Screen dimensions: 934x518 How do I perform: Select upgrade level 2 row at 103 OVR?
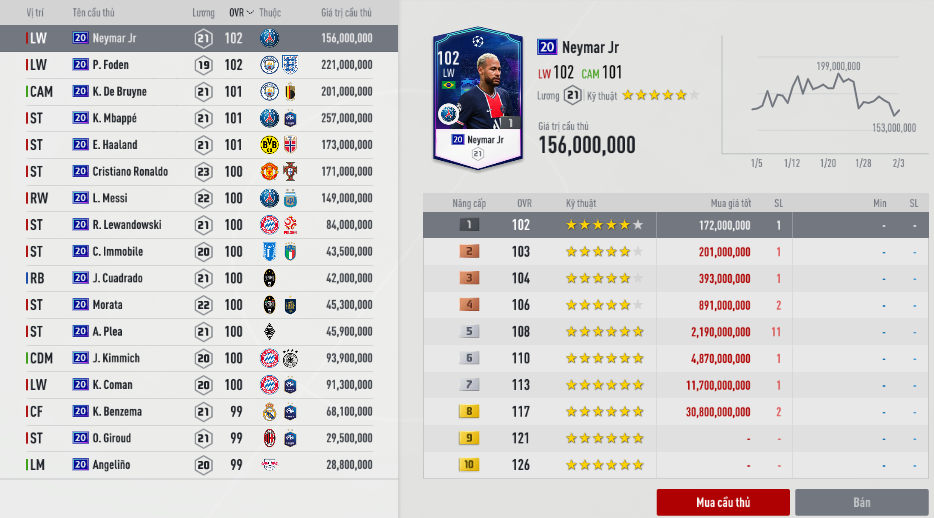tap(676, 252)
